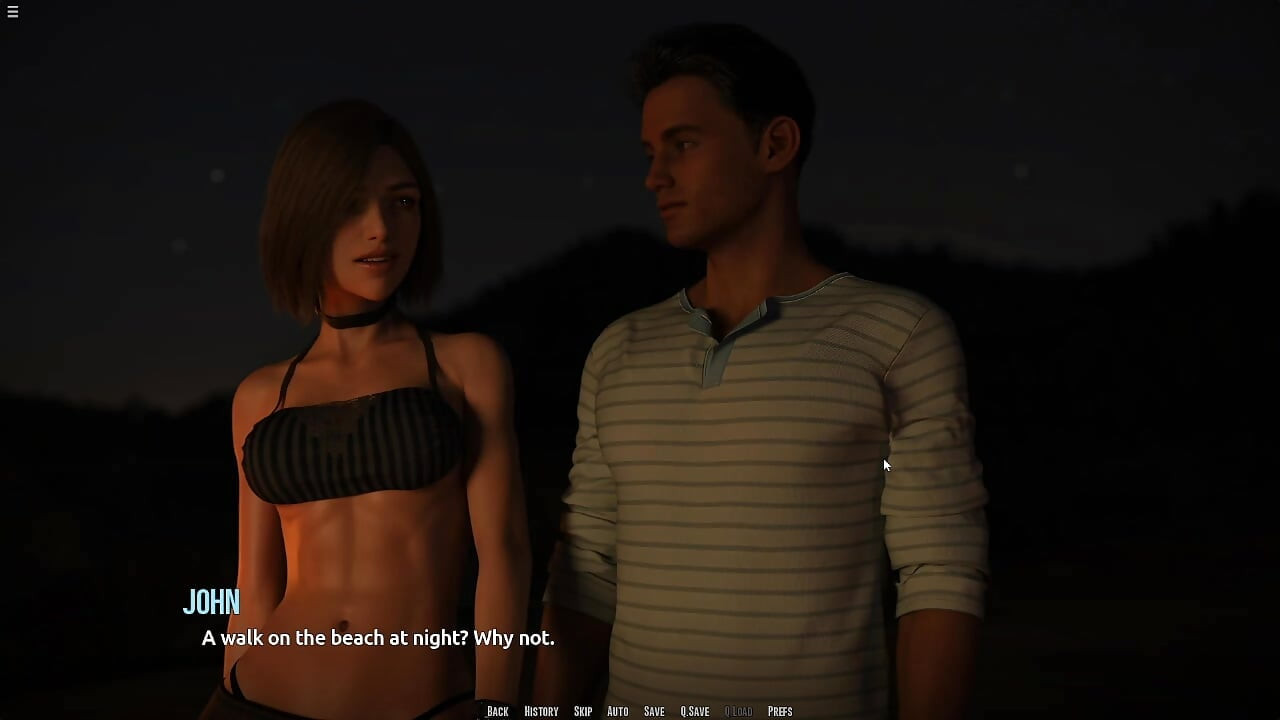Quick save with Q.Save
Image resolution: width=1280 pixels, height=720 pixels.
pyautogui.click(x=695, y=711)
